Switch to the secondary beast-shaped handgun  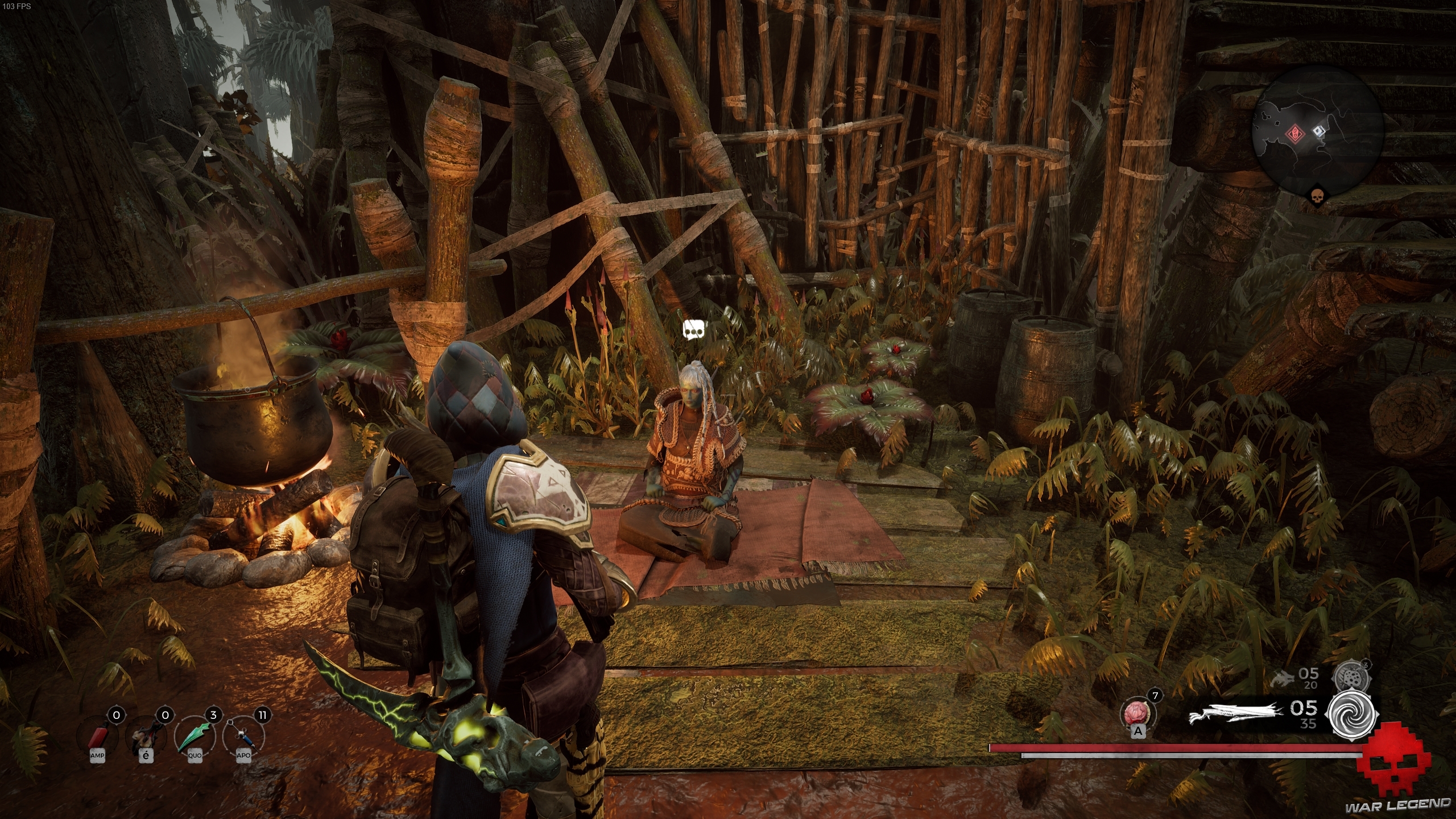click(x=1282, y=679)
